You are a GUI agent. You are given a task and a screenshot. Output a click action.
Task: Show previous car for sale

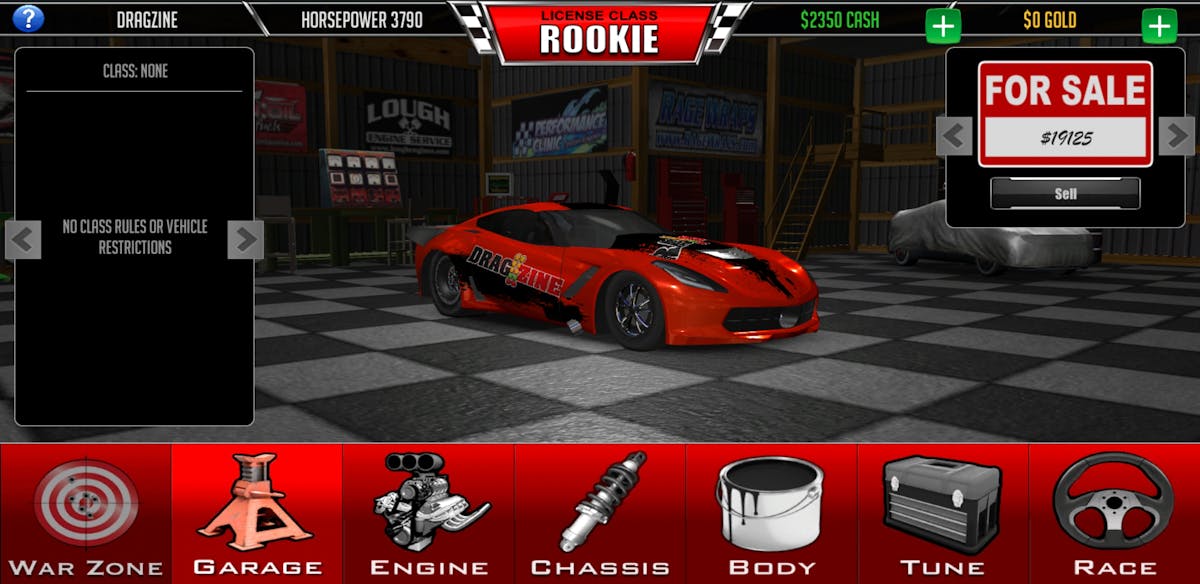(x=954, y=135)
